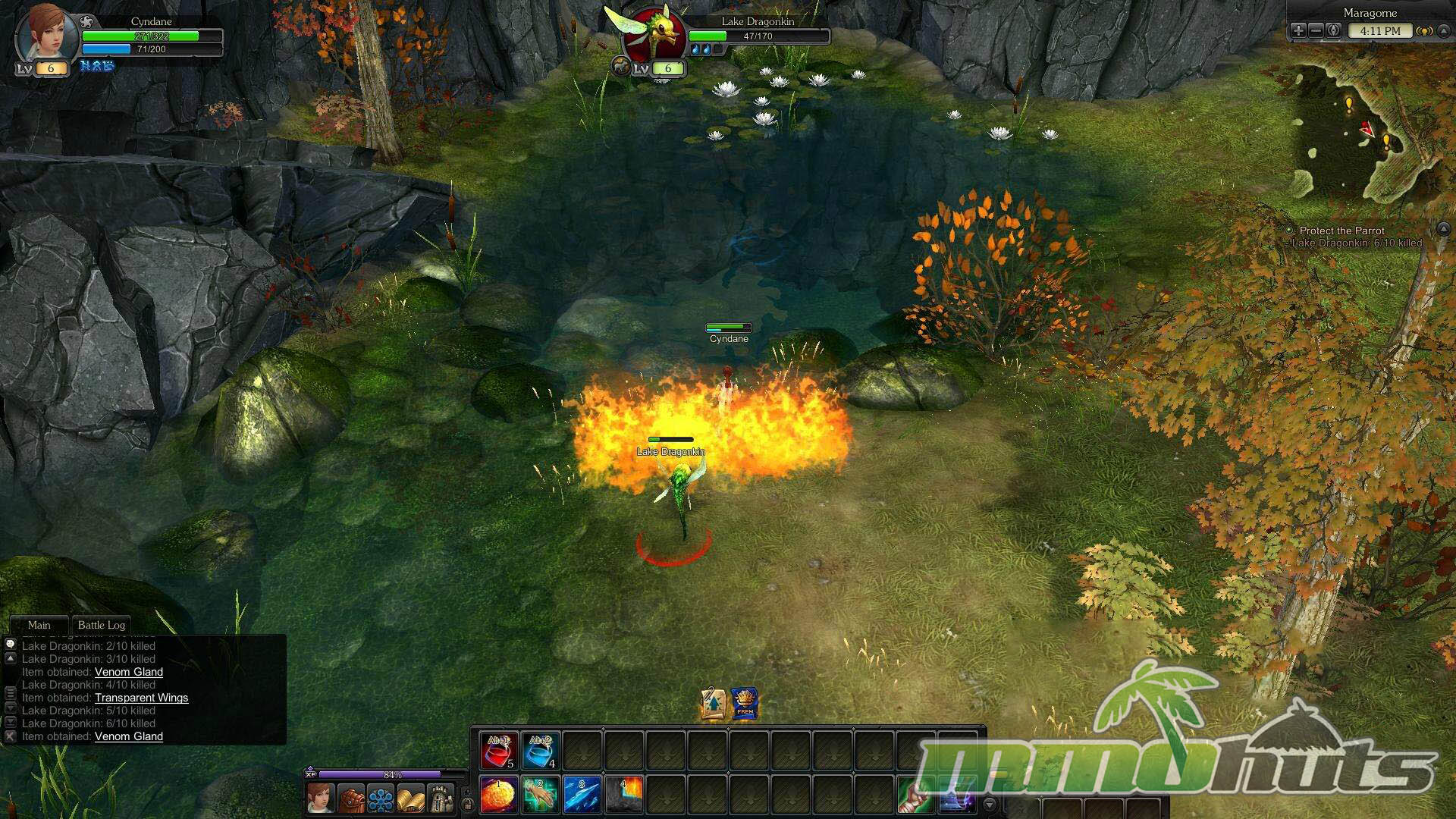Activate the fireball skill in slot 1
The width and height of the screenshot is (1456, 819).
point(499,794)
